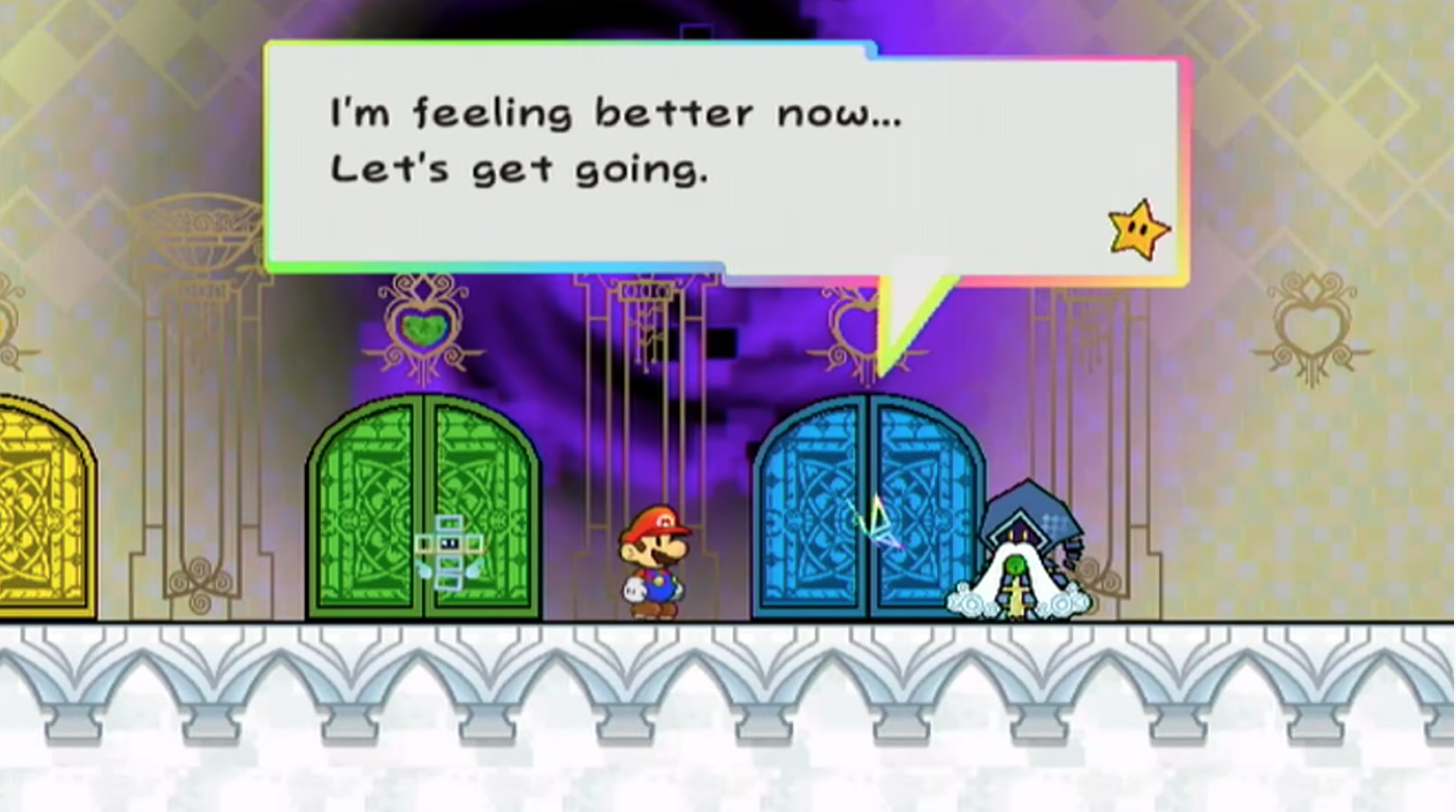This screenshot has width=1456, height=812.
Task: Click the star icon to advance dialogue
Action: (x=1138, y=231)
